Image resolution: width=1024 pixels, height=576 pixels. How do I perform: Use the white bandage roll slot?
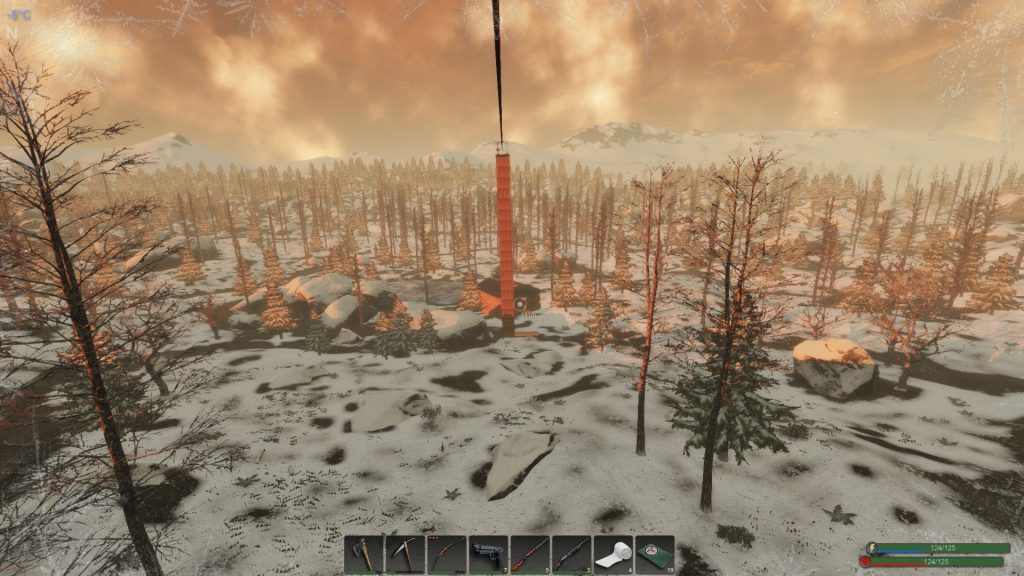pyautogui.click(x=613, y=554)
